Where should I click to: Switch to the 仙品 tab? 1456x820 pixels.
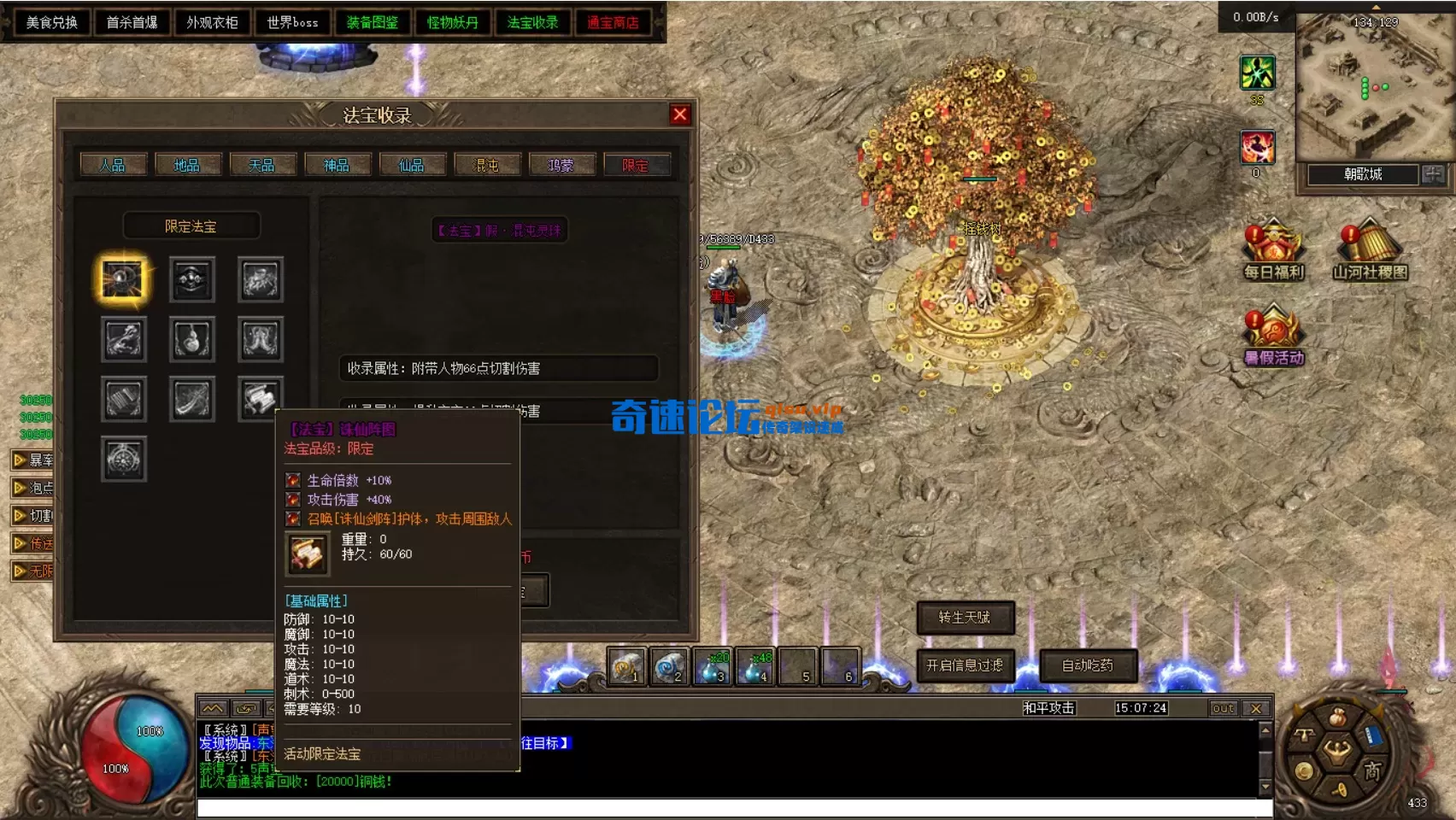[412, 165]
